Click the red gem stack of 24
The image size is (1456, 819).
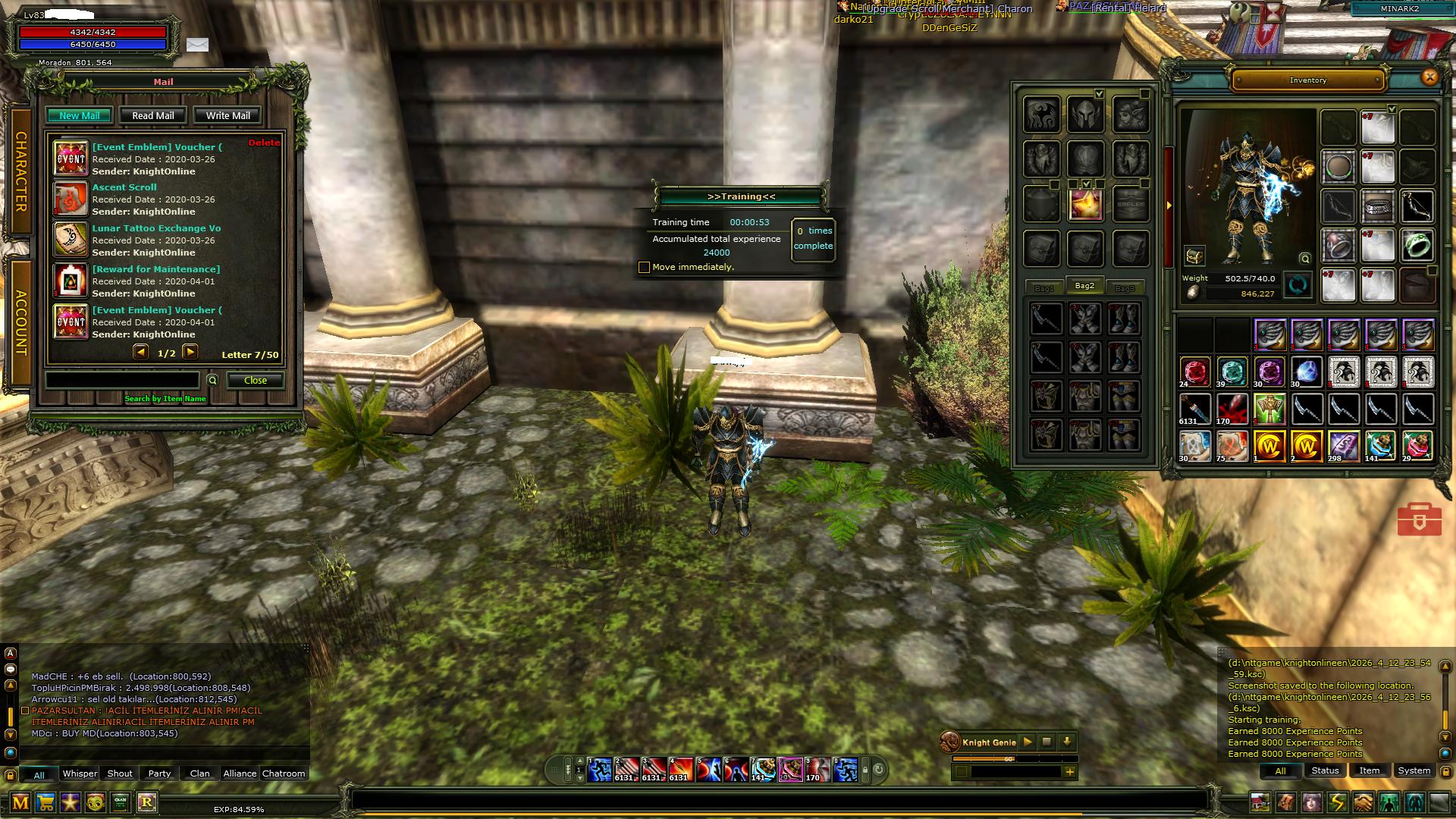click(x=1195, y=372)
